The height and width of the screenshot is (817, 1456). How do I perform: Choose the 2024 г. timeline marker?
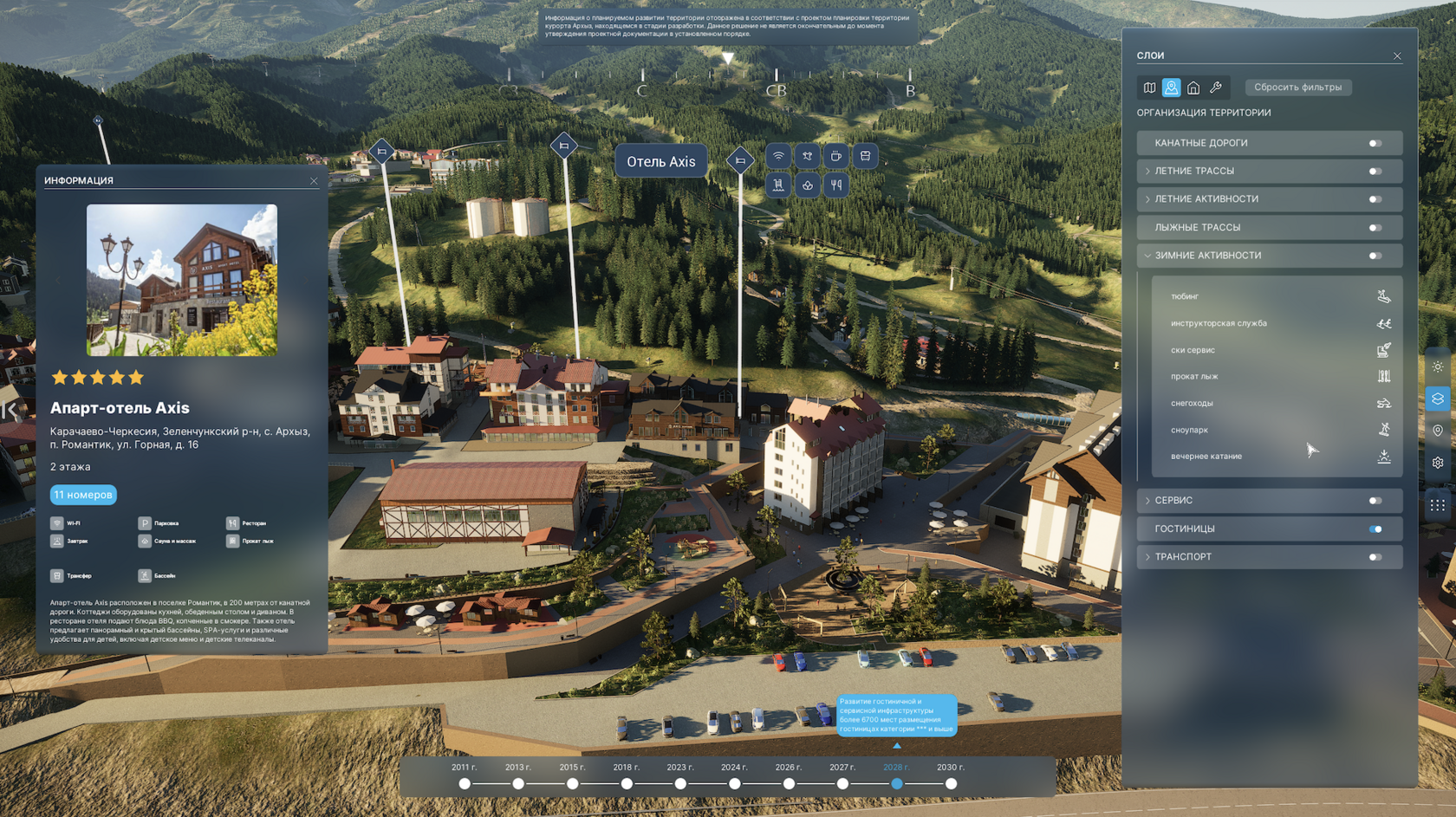(734, 783)
